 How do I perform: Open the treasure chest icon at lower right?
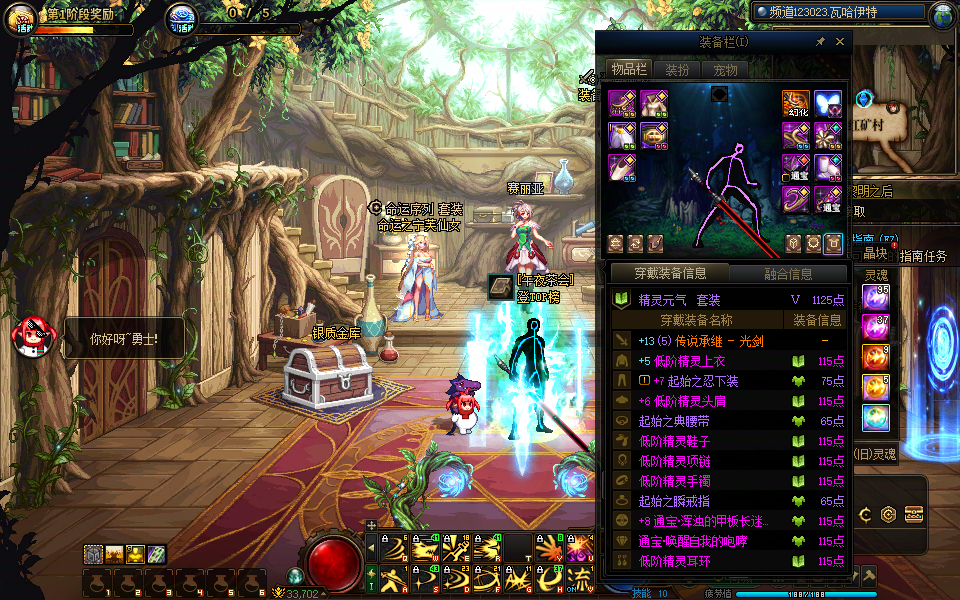point(913,515)
